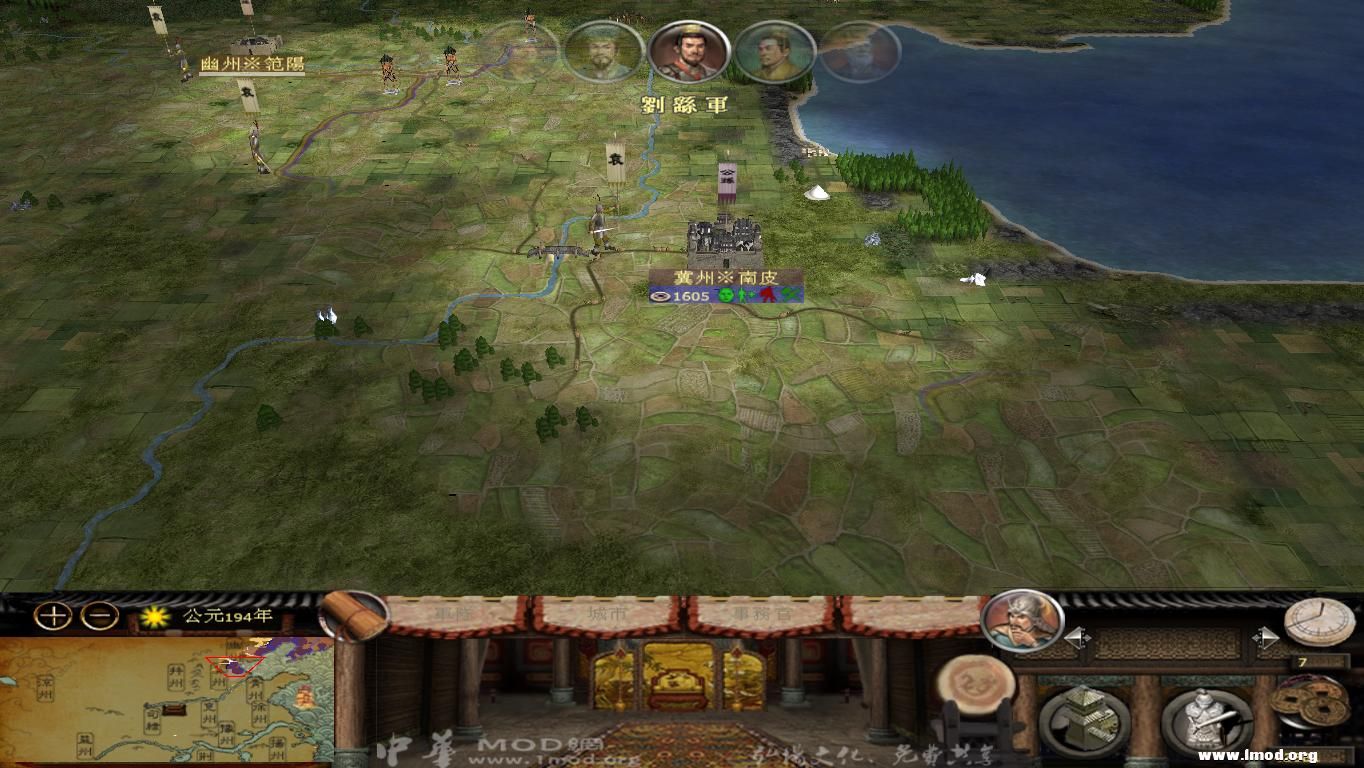The height and width of the screenshot is (768, 1364).
Task: Click the red movement arrow icon on Nanpi plaque
Action: coord(767,294)
